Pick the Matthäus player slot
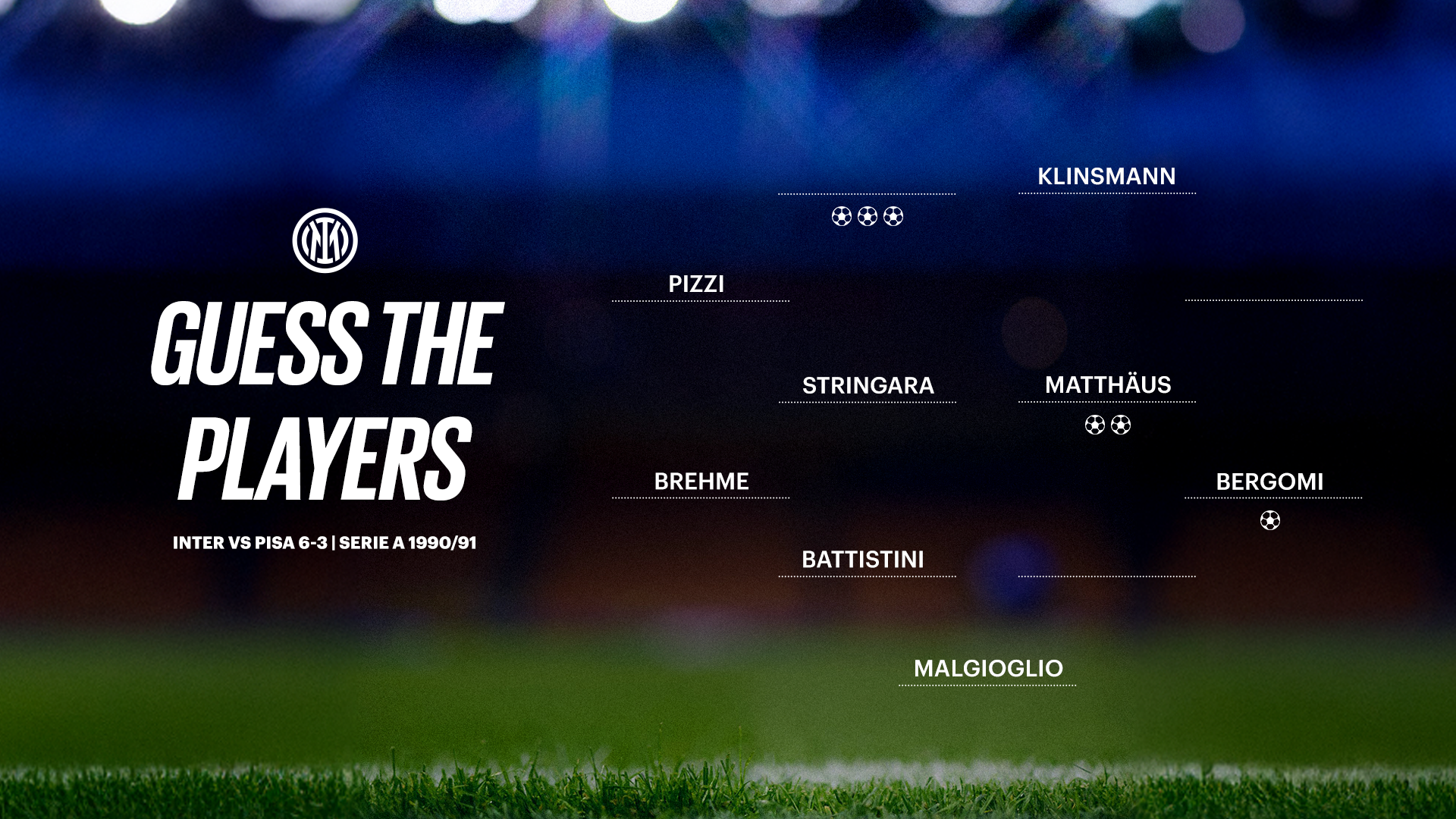This screenshot has width=1456, height=819. pyautogui.click(x=1107, y=385)
